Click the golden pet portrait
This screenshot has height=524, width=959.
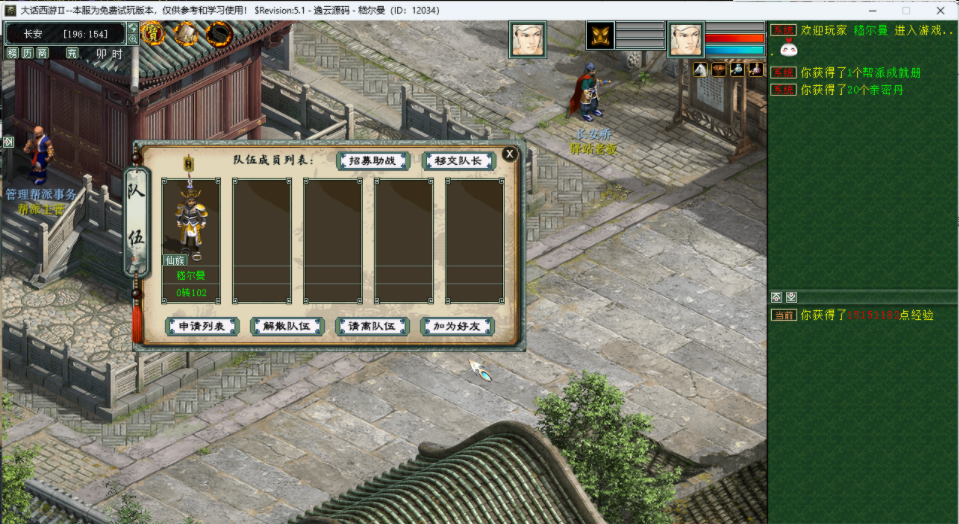pyautogui.click(x=600, y=36)
